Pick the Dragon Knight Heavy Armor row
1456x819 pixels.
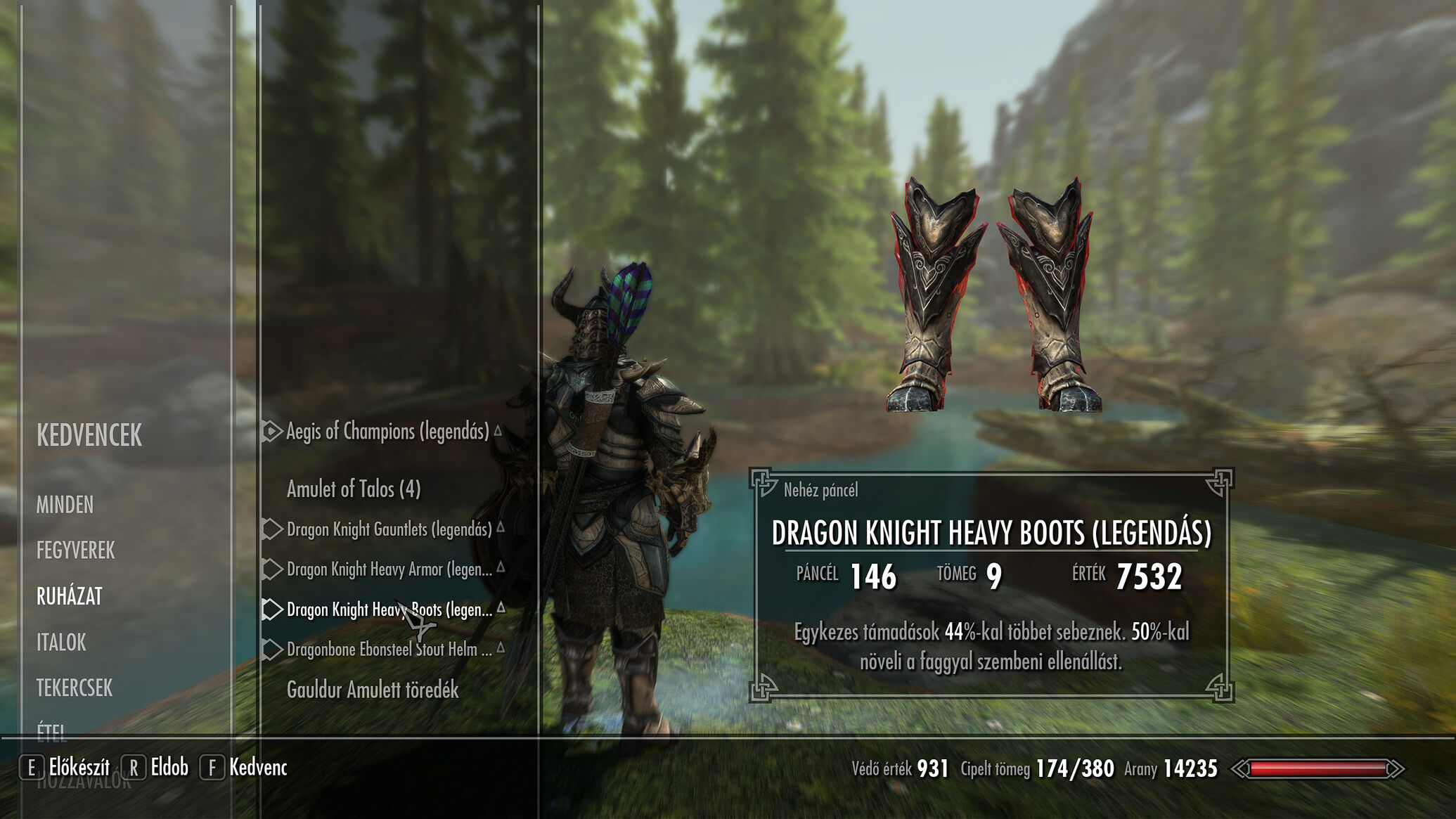point(389,569)
